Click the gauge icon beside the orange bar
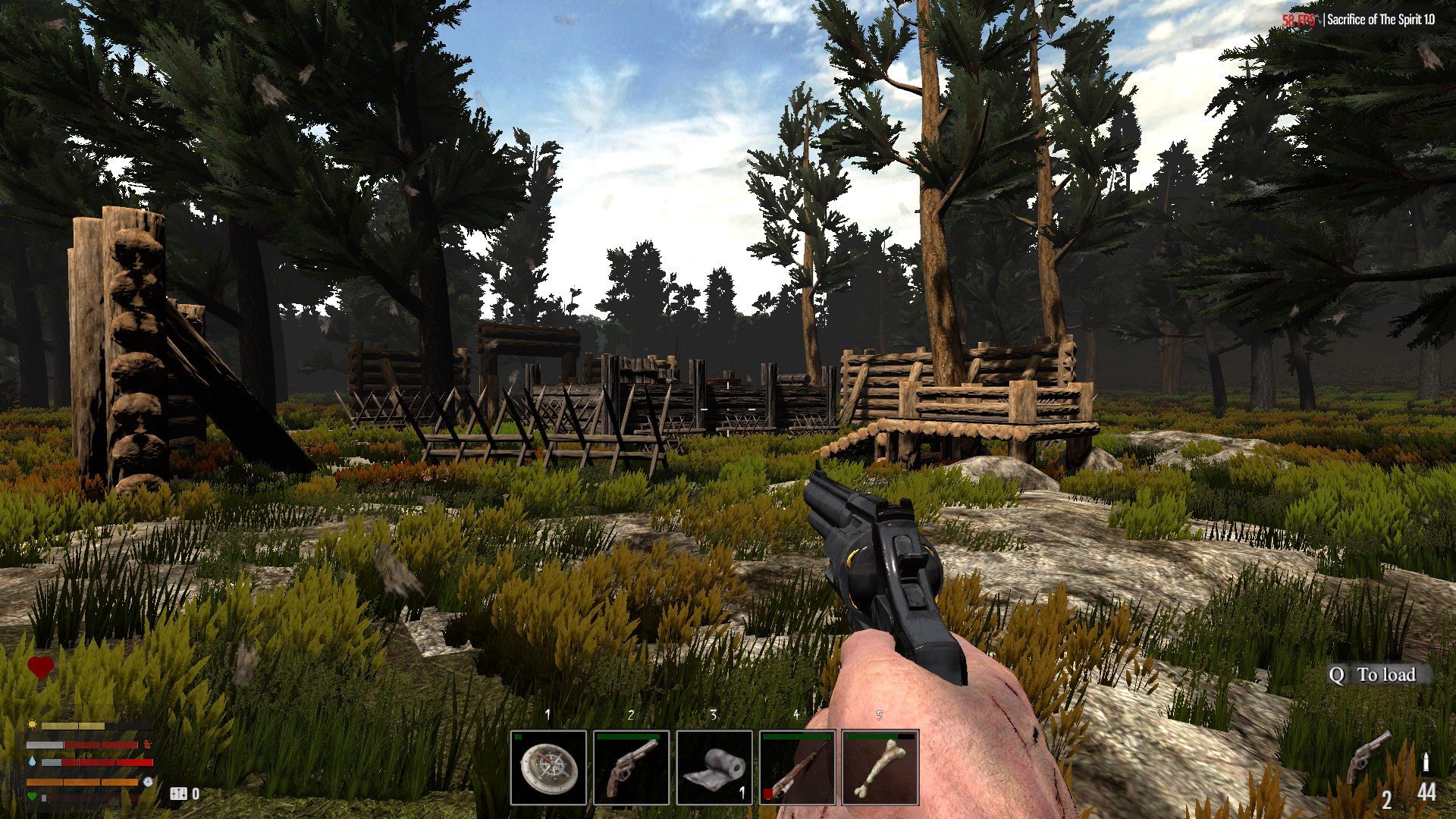This screenshot has height=819, width=1456. pos(149,782)
